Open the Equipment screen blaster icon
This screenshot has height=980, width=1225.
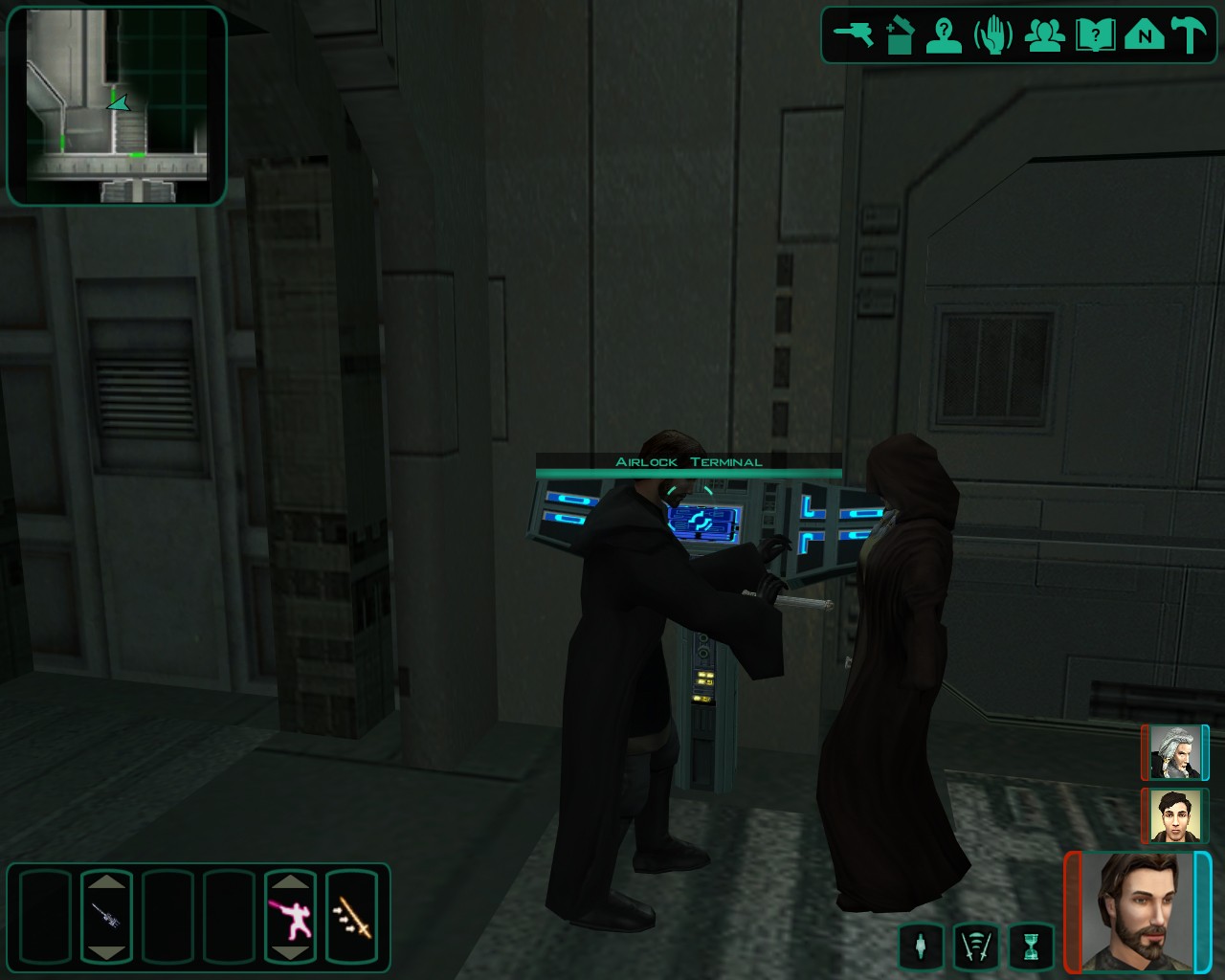(x=853, y=35)
